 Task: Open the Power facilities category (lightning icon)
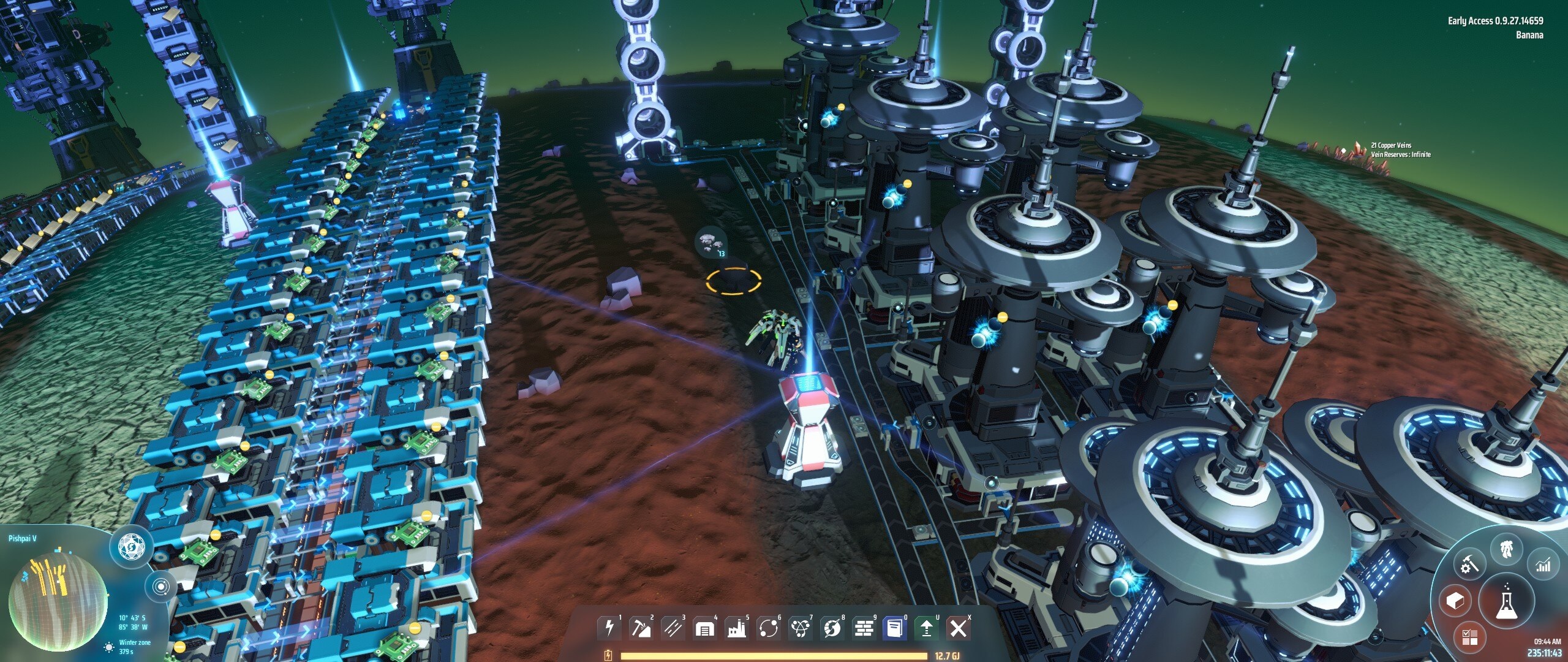610,629
